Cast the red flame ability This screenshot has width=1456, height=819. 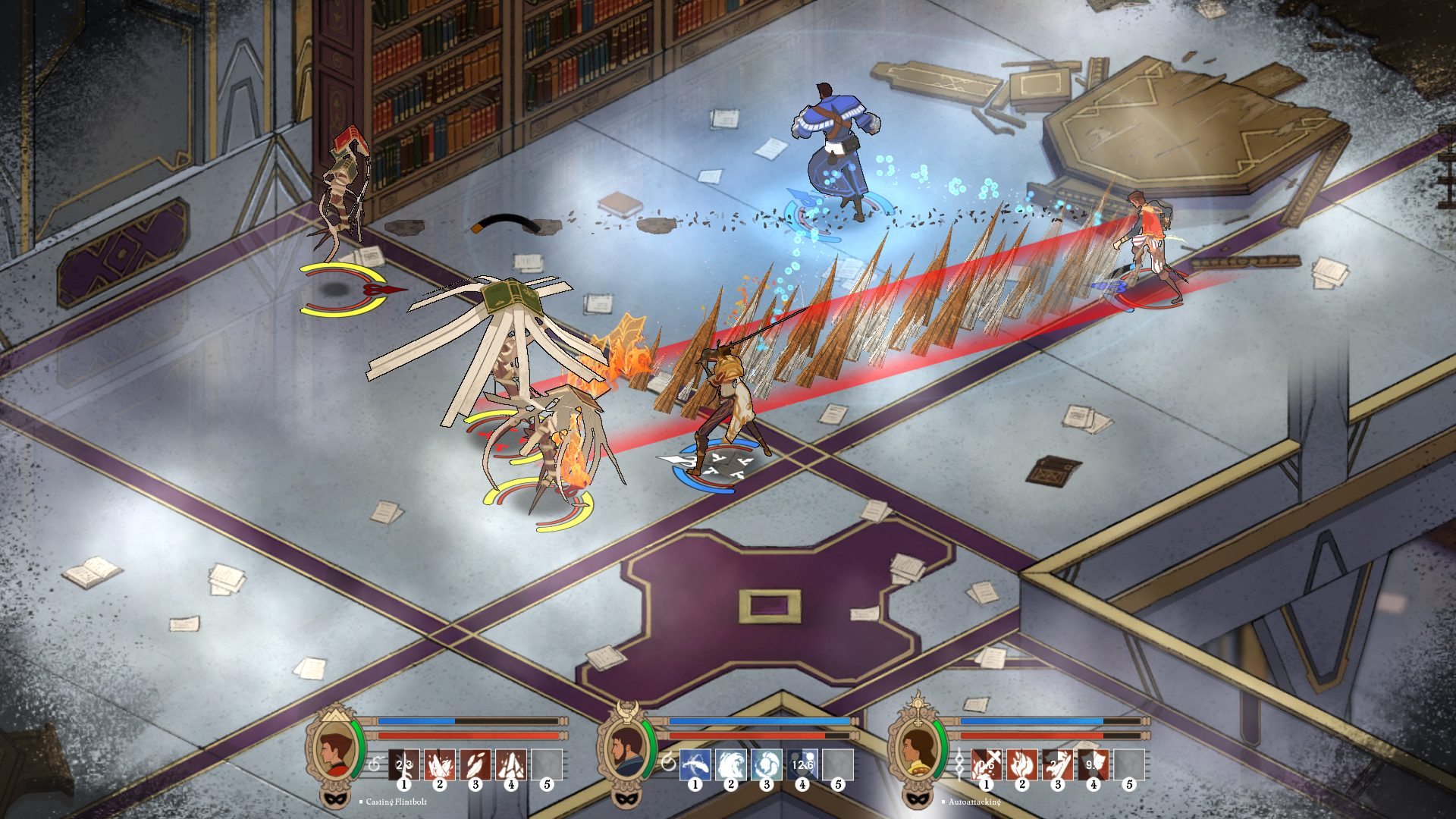[x=1021, y=764]
